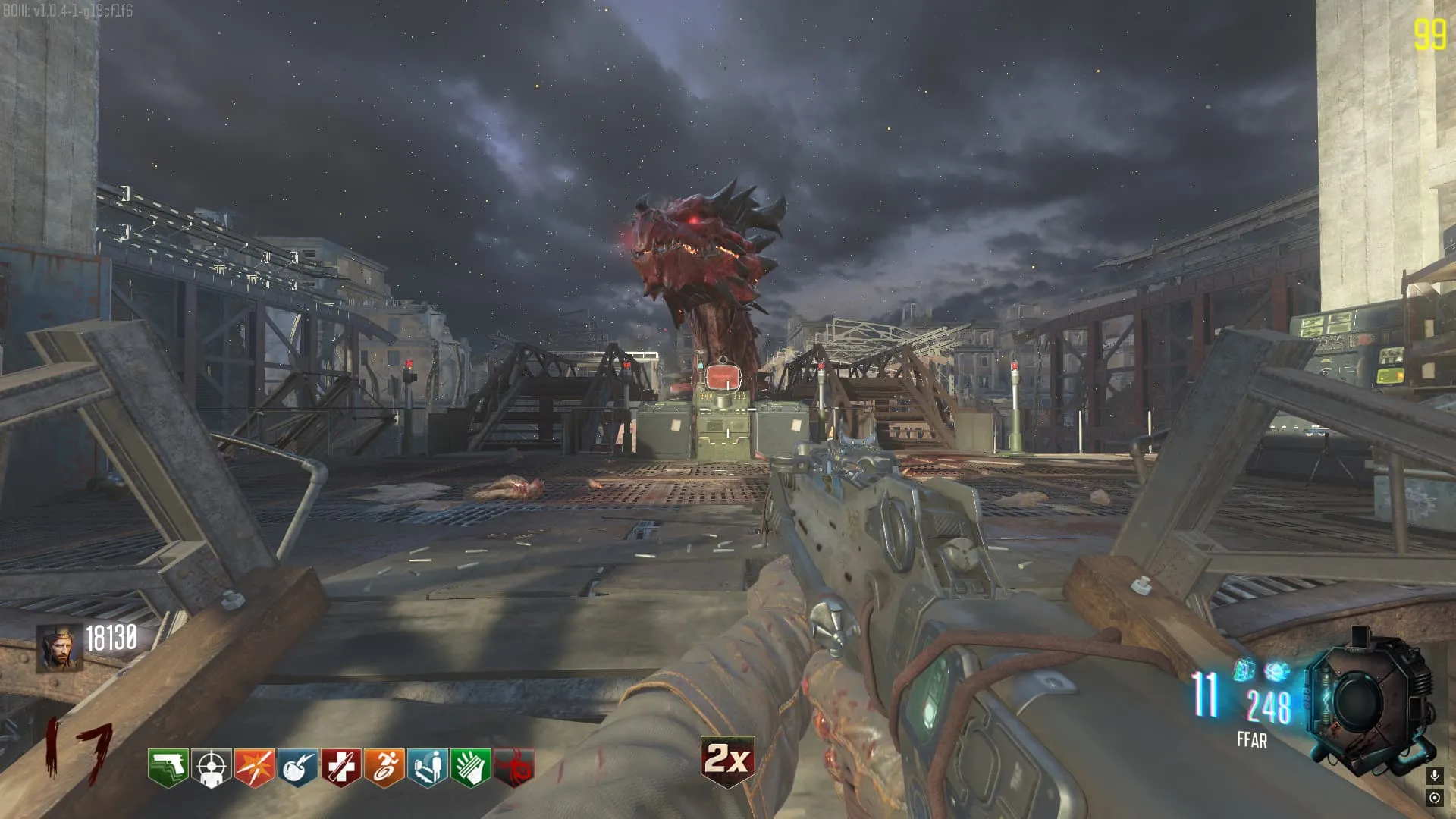Activate the Stamin-Up running man perk
1456x819 pixels.
click(384, 767)
